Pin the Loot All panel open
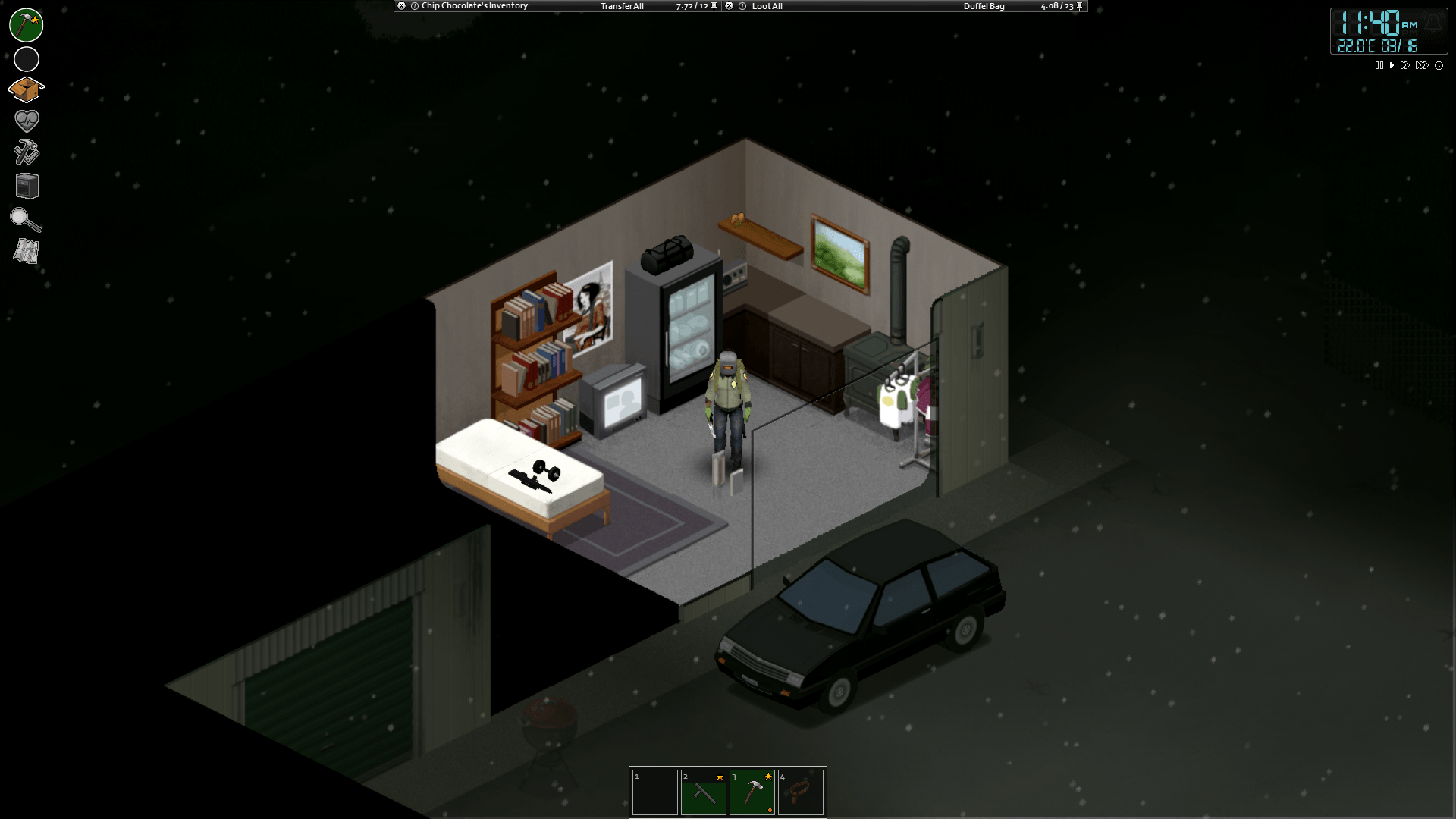 tap(1081, 6)
